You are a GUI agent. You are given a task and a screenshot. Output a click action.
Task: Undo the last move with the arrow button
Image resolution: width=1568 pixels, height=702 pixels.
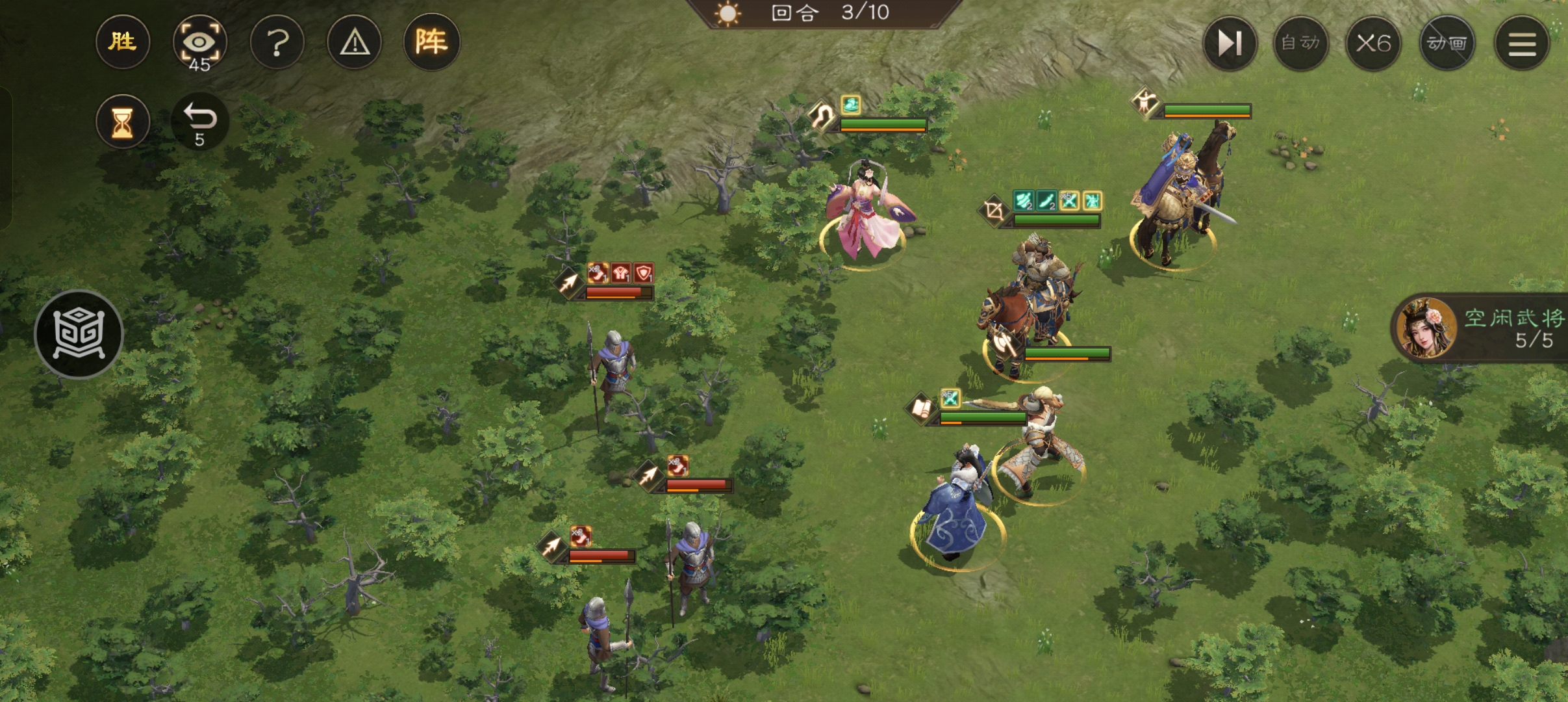point(199,122)
